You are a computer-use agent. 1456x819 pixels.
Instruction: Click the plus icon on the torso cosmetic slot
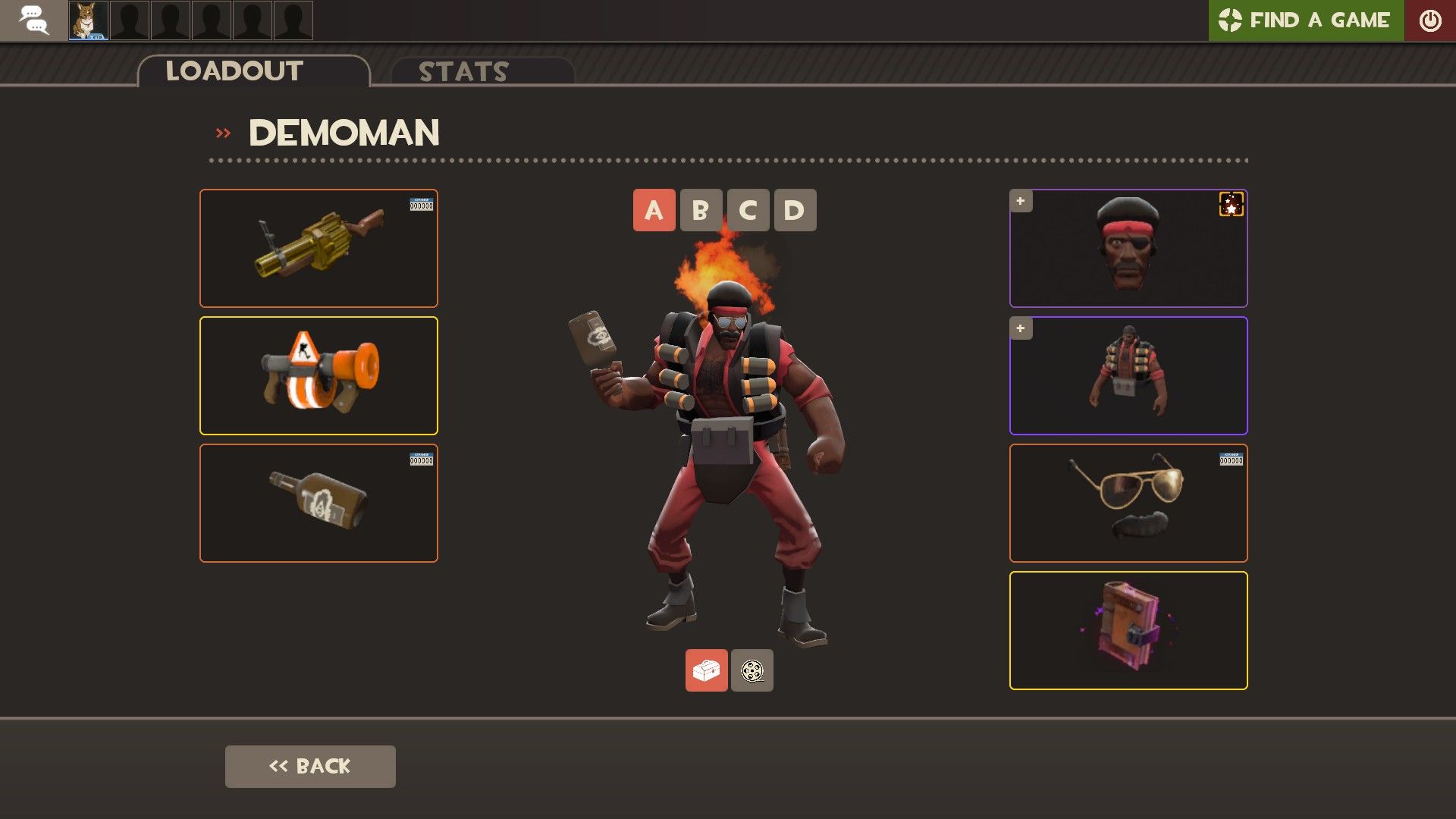1020,328
